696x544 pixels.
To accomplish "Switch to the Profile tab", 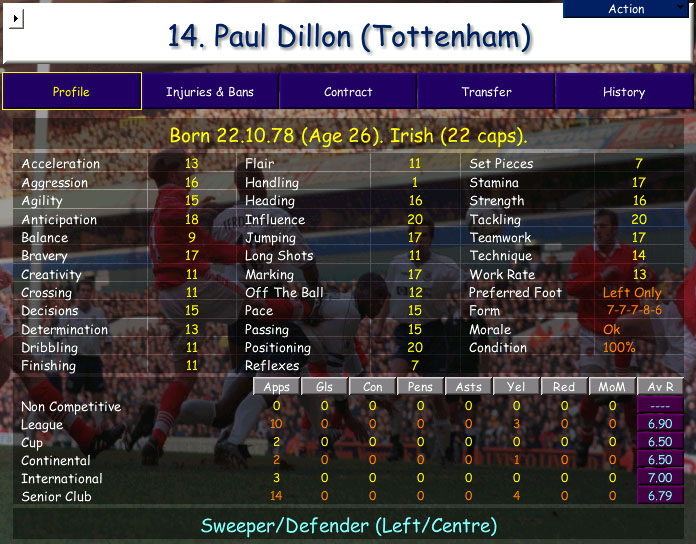I will point(71,92).
